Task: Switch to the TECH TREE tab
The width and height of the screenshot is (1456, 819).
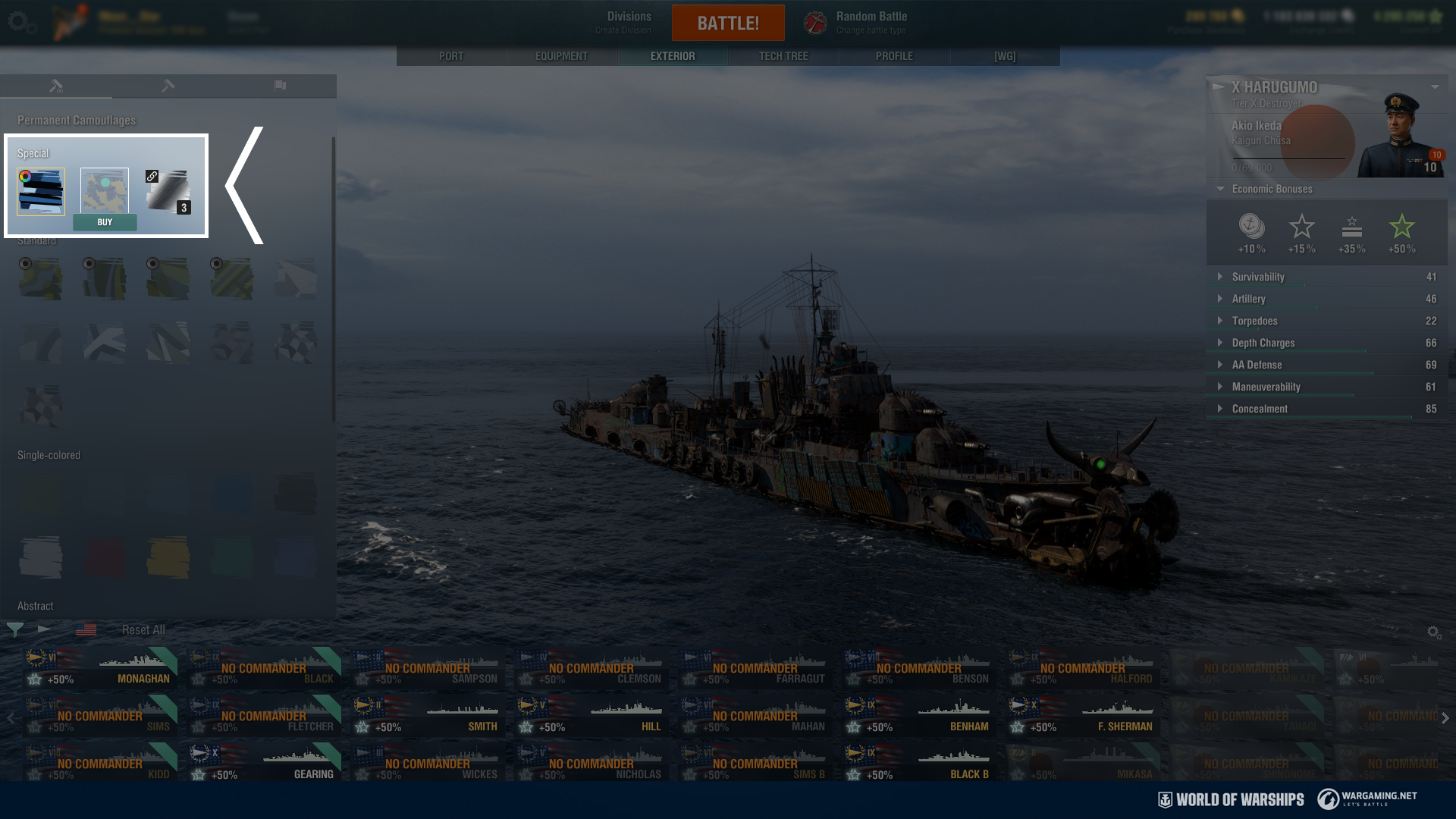Action: point(783,55)
